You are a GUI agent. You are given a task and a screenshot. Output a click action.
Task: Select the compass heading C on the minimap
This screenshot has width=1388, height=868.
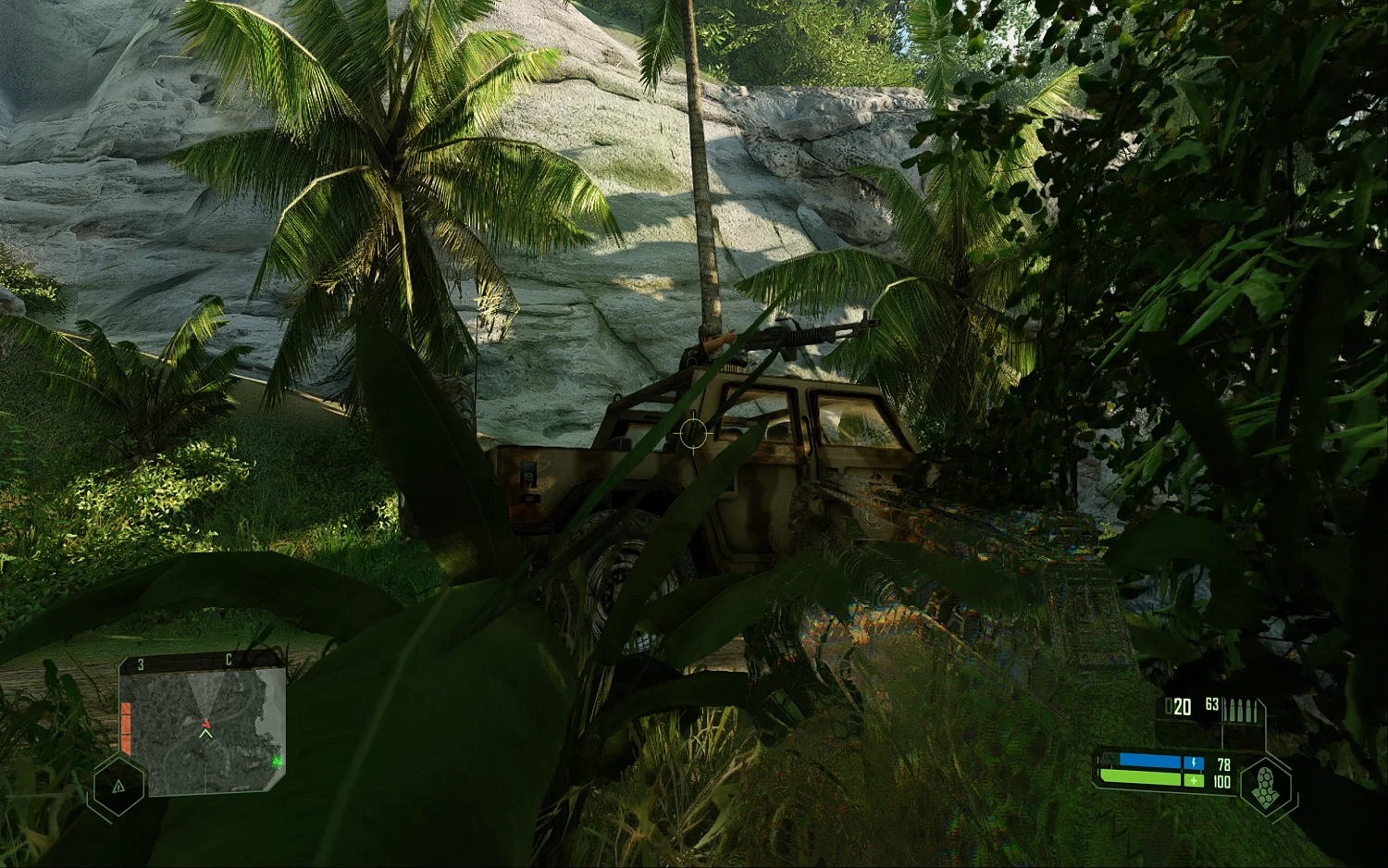[x=229, y=659]
